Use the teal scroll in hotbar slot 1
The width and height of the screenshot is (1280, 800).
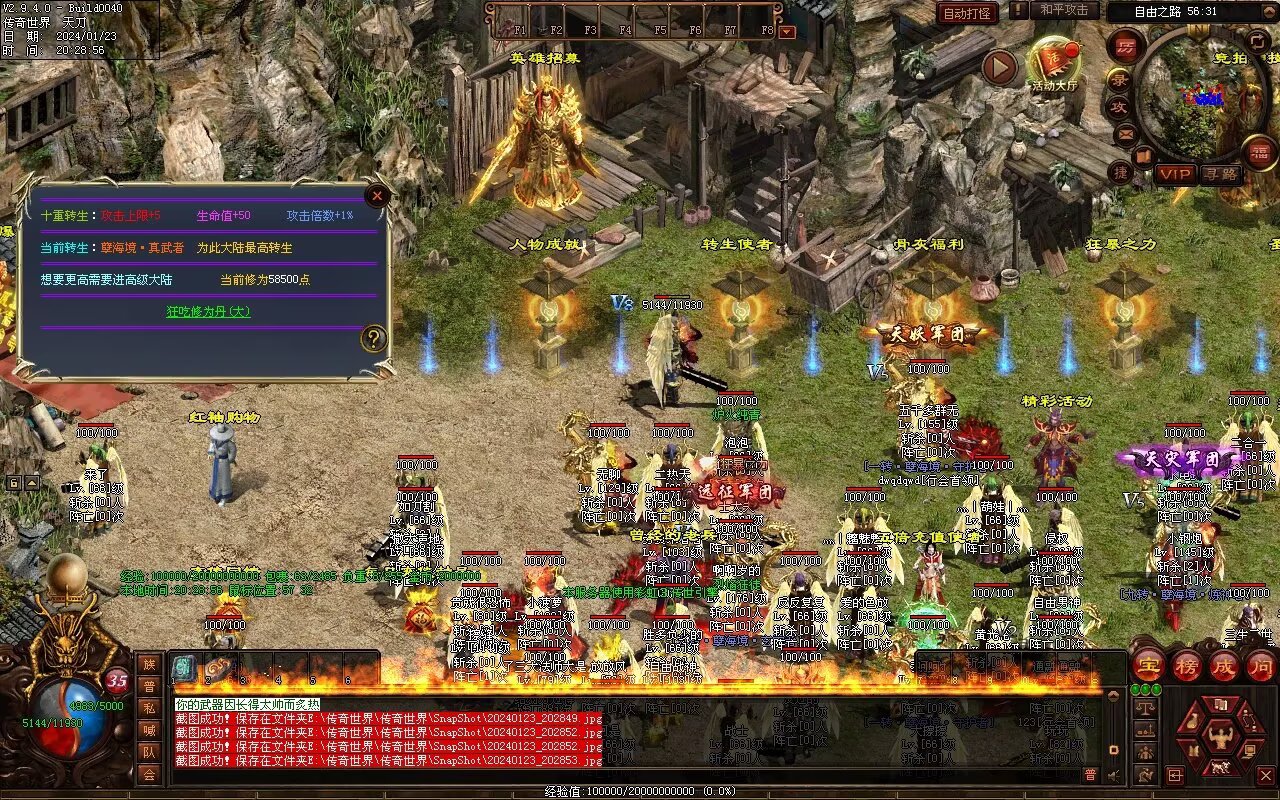[185, 669]
